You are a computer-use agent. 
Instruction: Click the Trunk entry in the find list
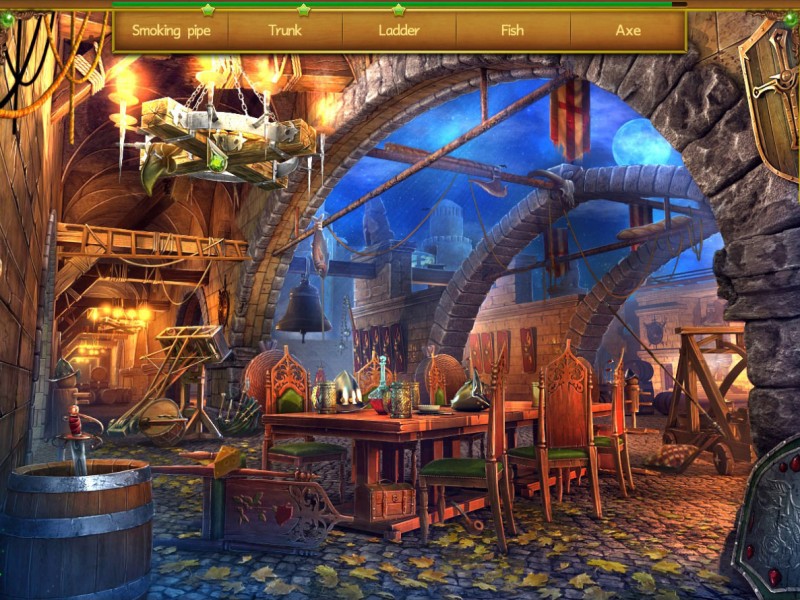click(285, 31)
